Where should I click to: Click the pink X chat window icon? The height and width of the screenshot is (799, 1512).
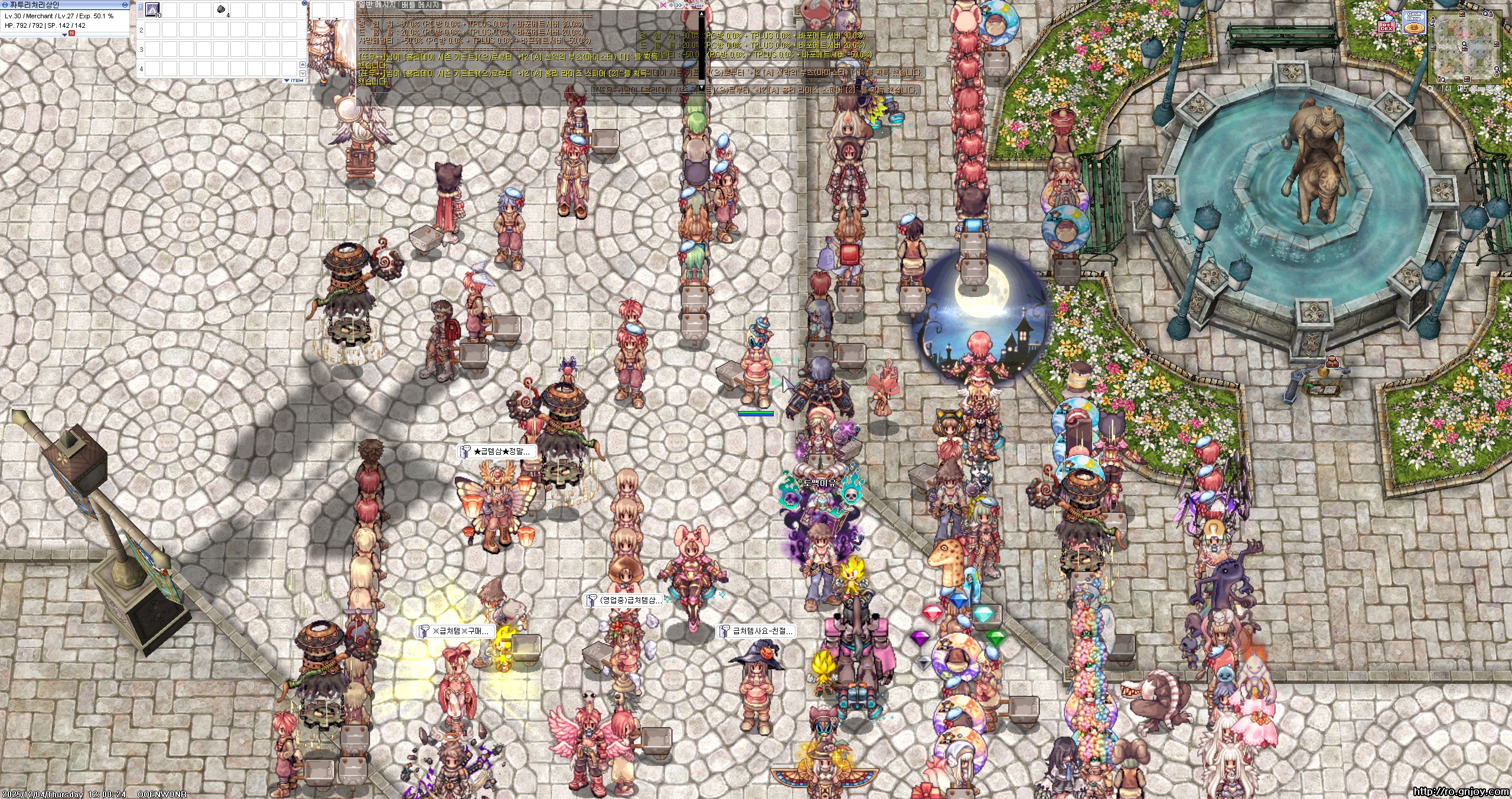663,5
